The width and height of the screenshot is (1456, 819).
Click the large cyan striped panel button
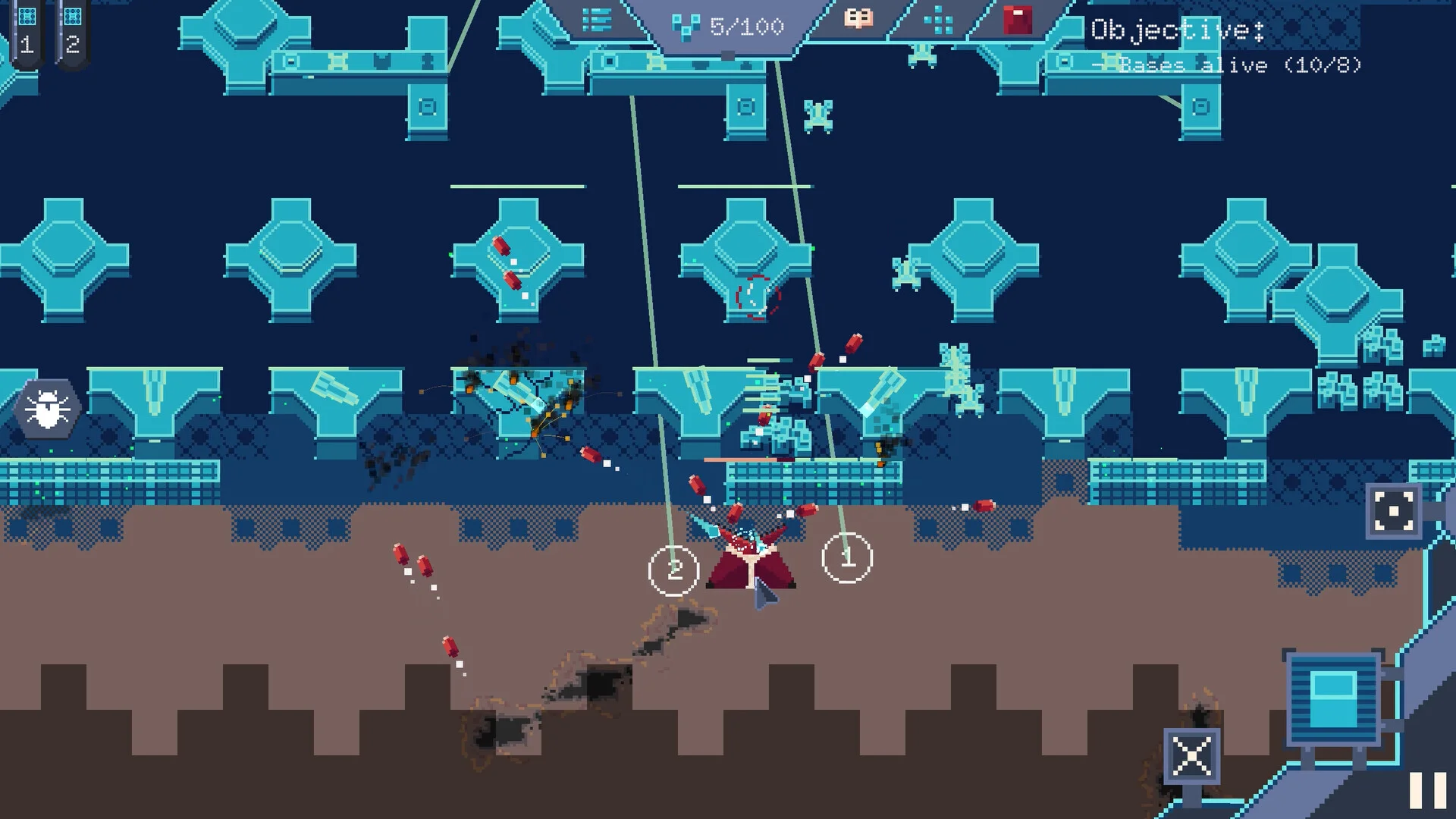tap(1335, 699)
